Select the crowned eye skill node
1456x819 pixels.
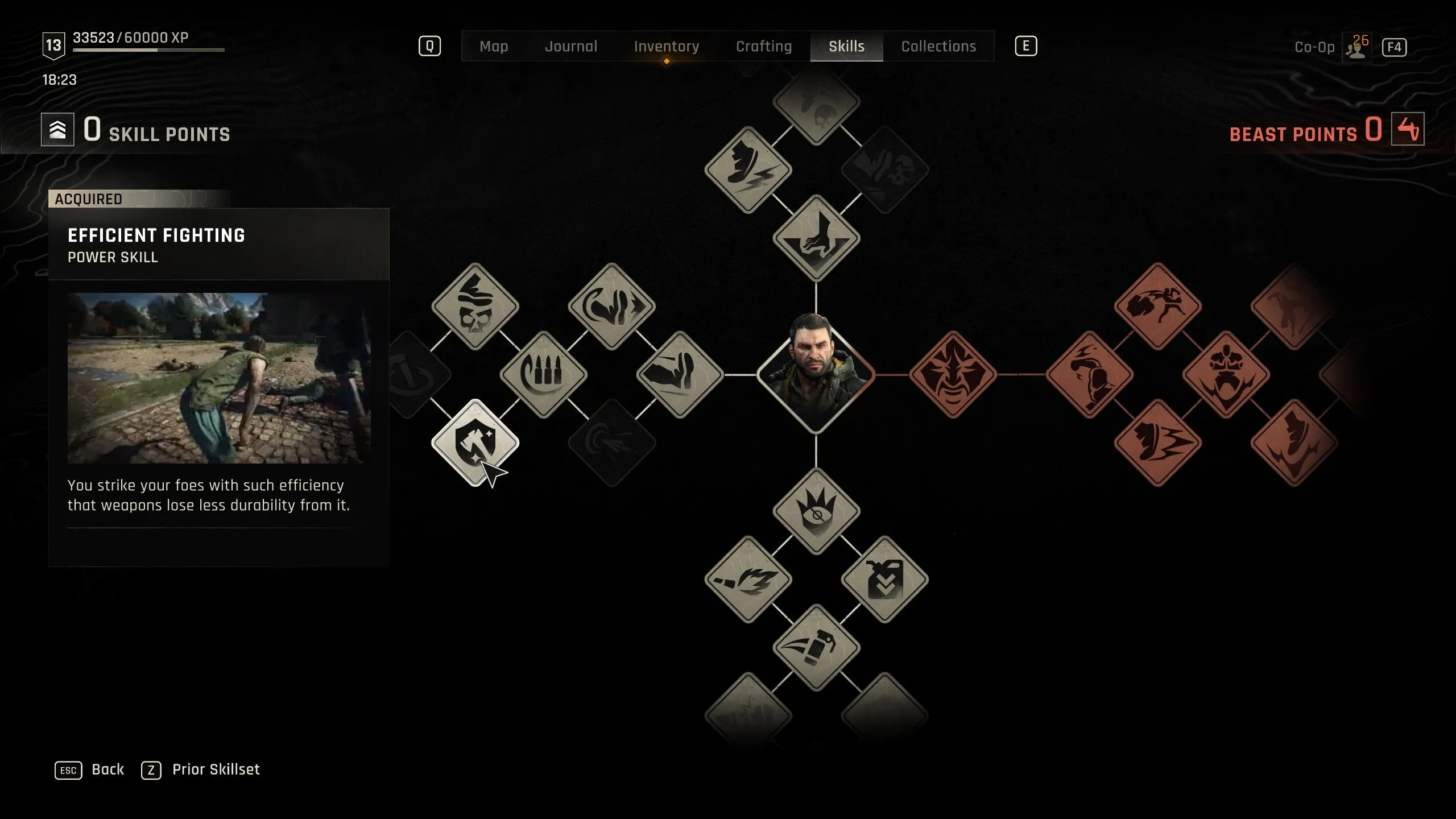tap(816, 511)
